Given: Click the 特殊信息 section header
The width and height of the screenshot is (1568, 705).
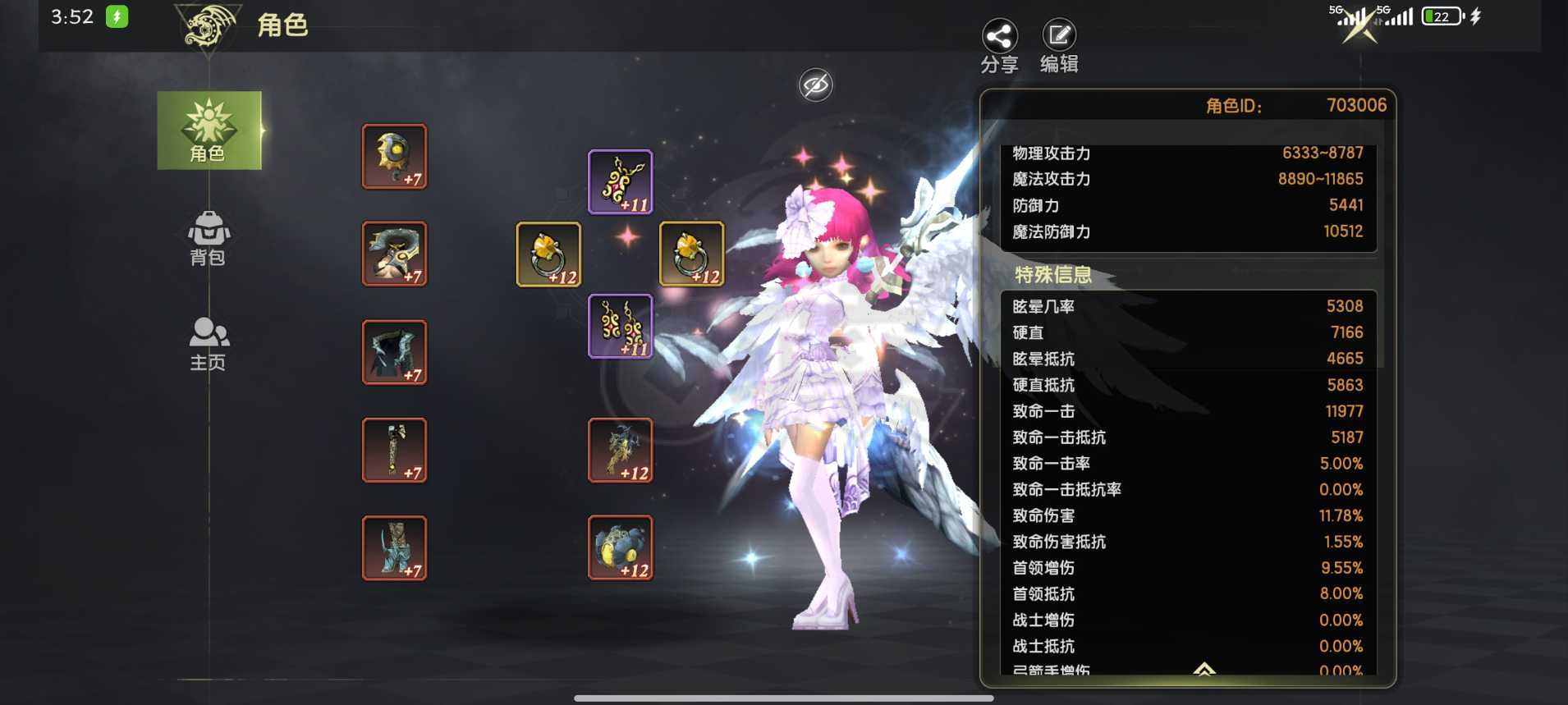Looking at the screenshot, I should point(1053,276).
